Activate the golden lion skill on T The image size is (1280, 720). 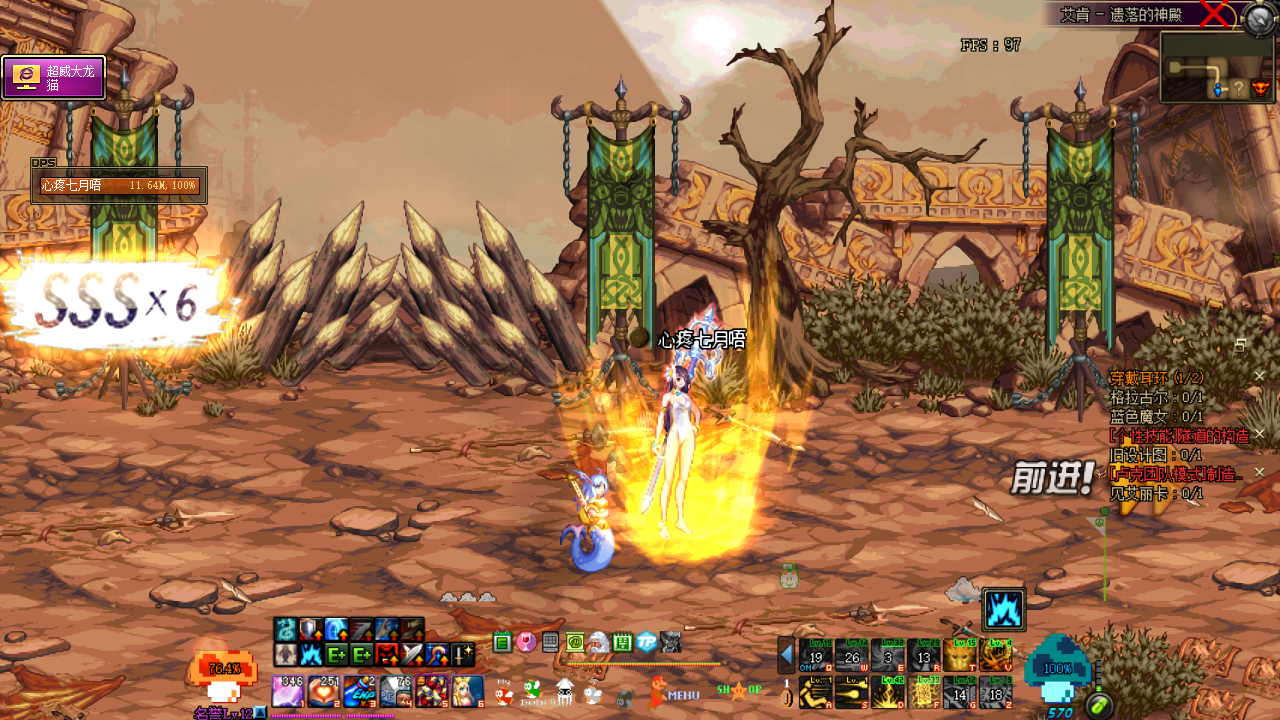click(960, 656)
